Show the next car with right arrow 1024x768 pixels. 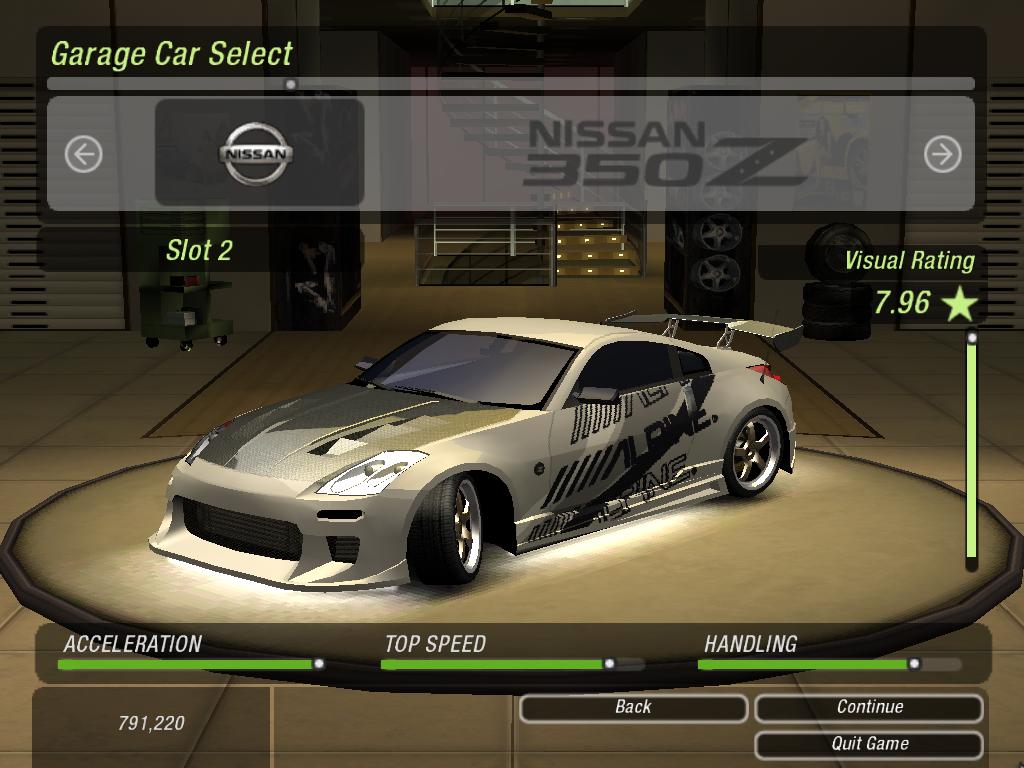tap(942, 154)
